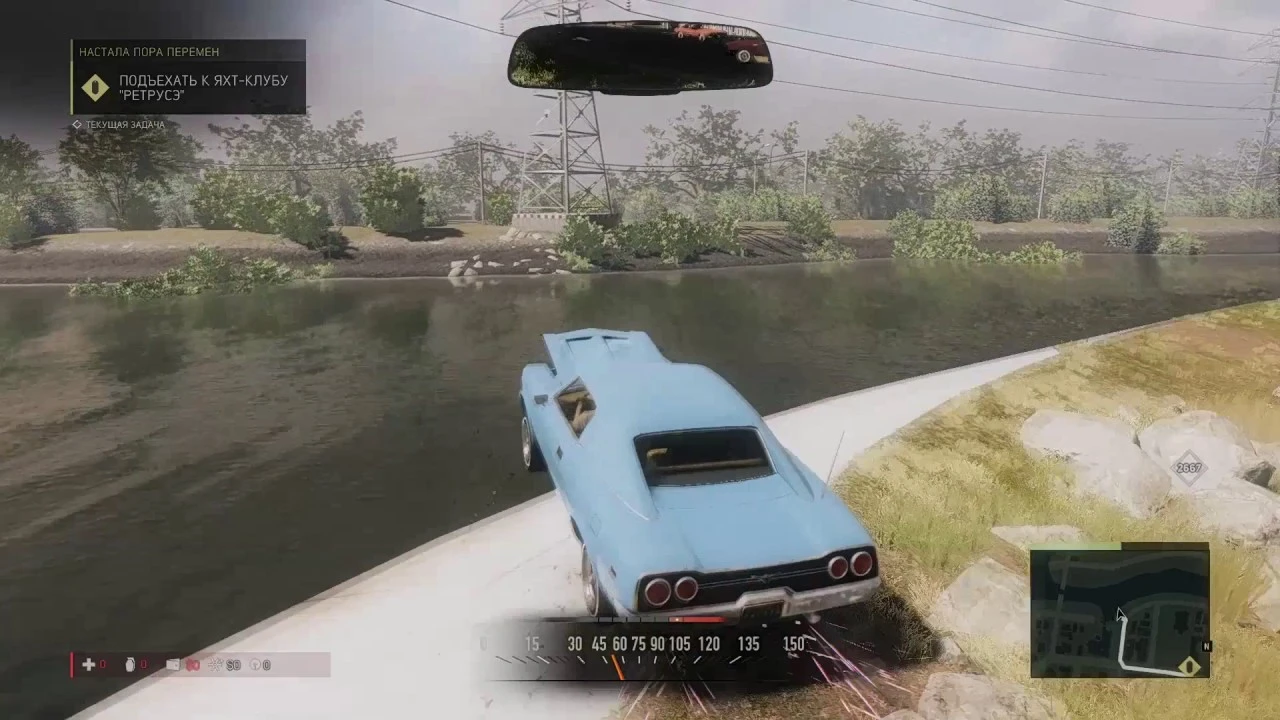1280x720 pixels.
Task: Open the minimap in the bottom right corner
Action: [x=1120, y=610]
